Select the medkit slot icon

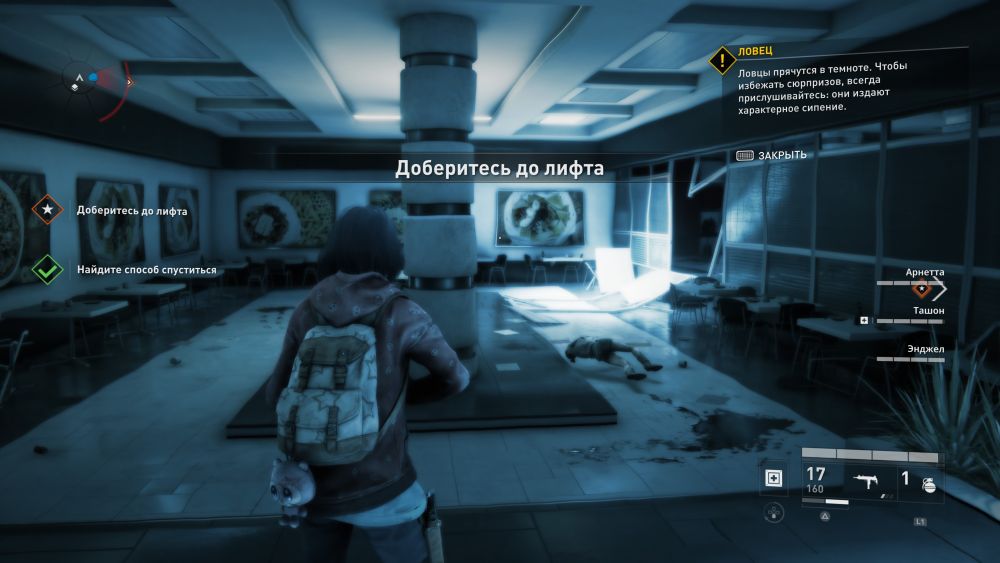[773, 479]
